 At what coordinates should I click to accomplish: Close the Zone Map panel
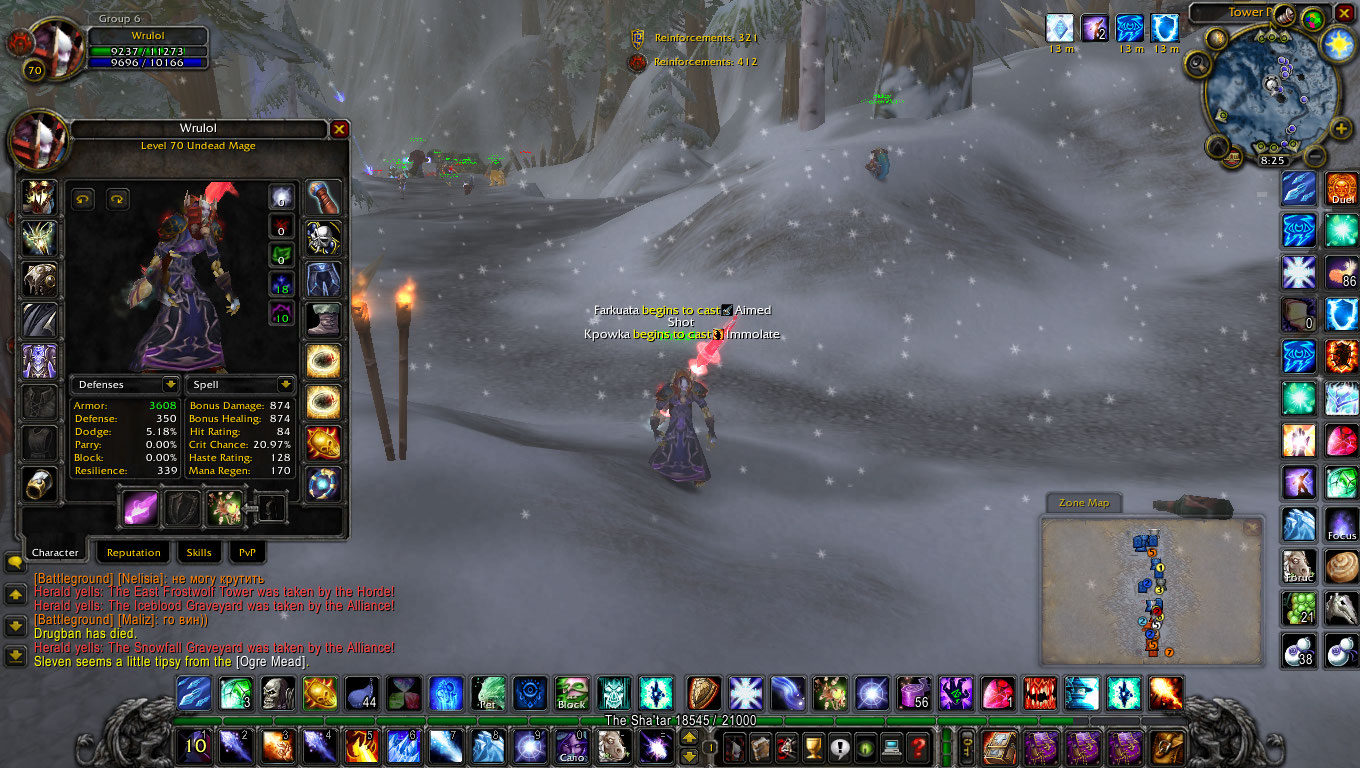1251,526
